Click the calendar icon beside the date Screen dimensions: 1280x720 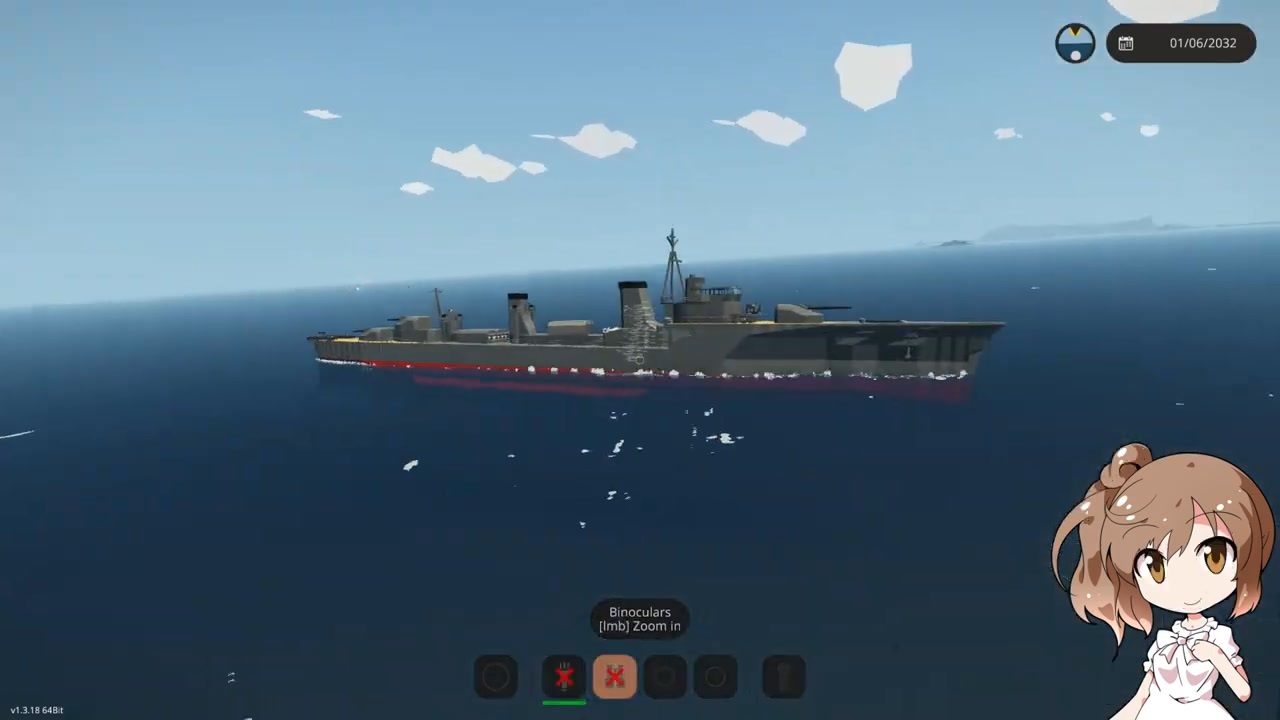pyautogui.click(x=1126, y=43)
